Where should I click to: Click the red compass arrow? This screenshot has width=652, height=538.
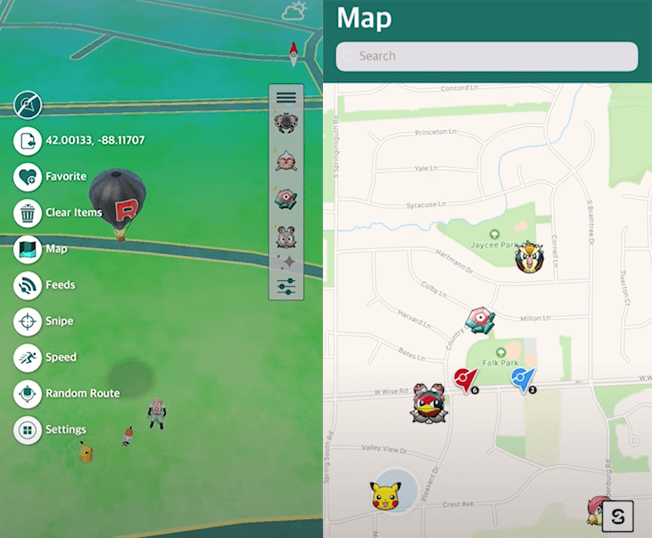(294, 54)
